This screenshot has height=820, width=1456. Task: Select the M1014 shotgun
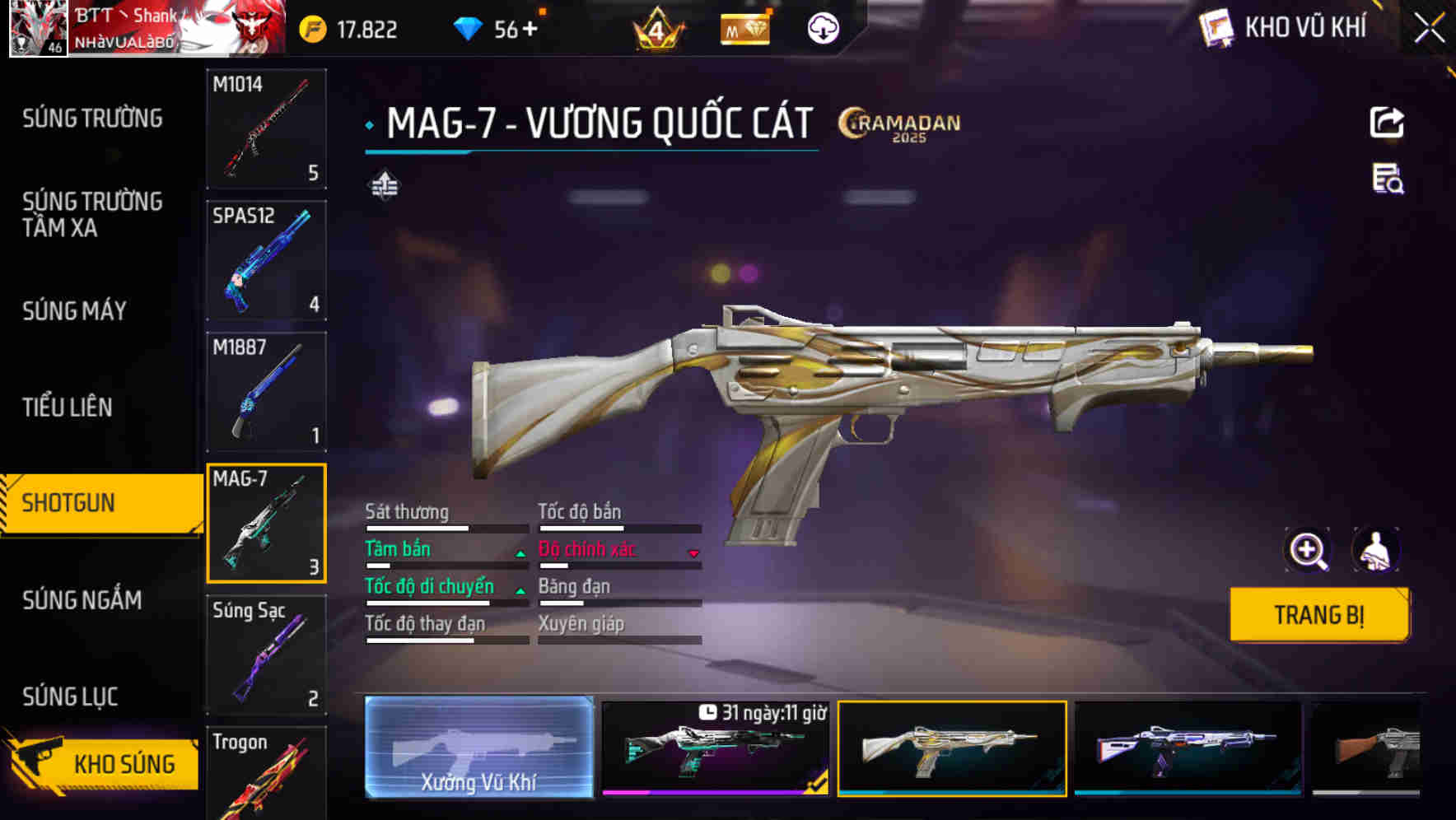point(266,128)
